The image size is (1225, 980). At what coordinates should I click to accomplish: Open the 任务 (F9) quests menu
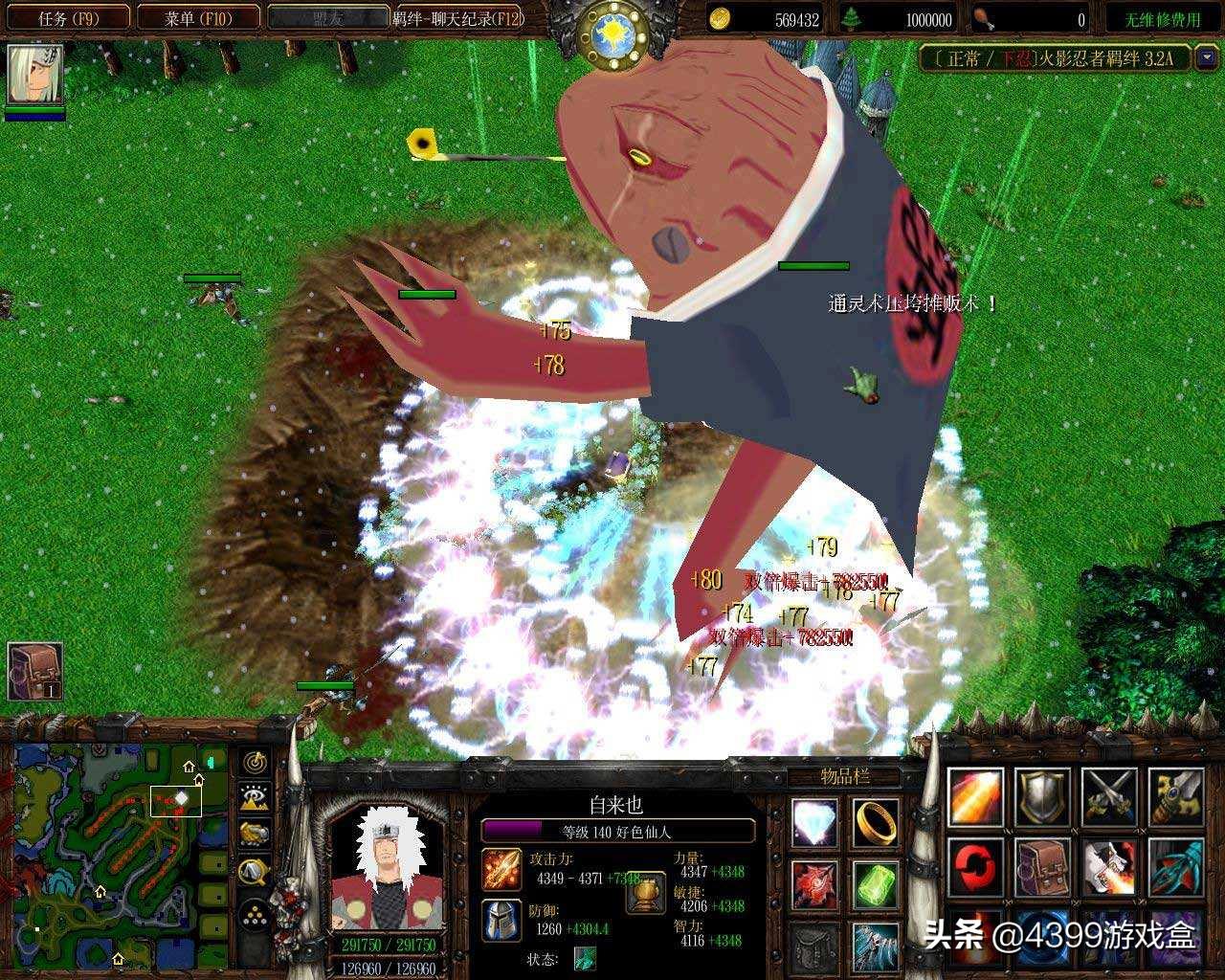click(x=65, y=18)
